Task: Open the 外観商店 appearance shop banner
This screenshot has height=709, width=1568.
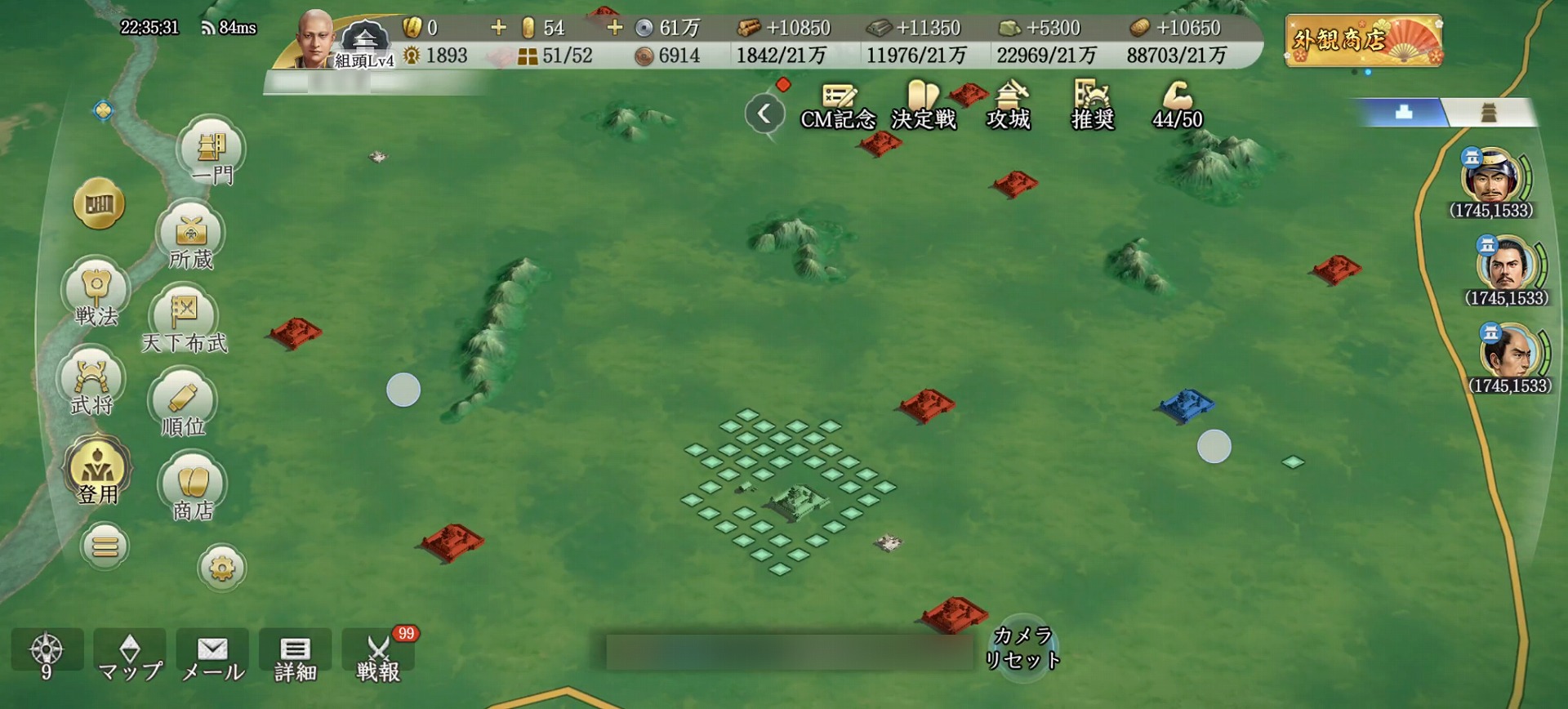Action: 1363,40
